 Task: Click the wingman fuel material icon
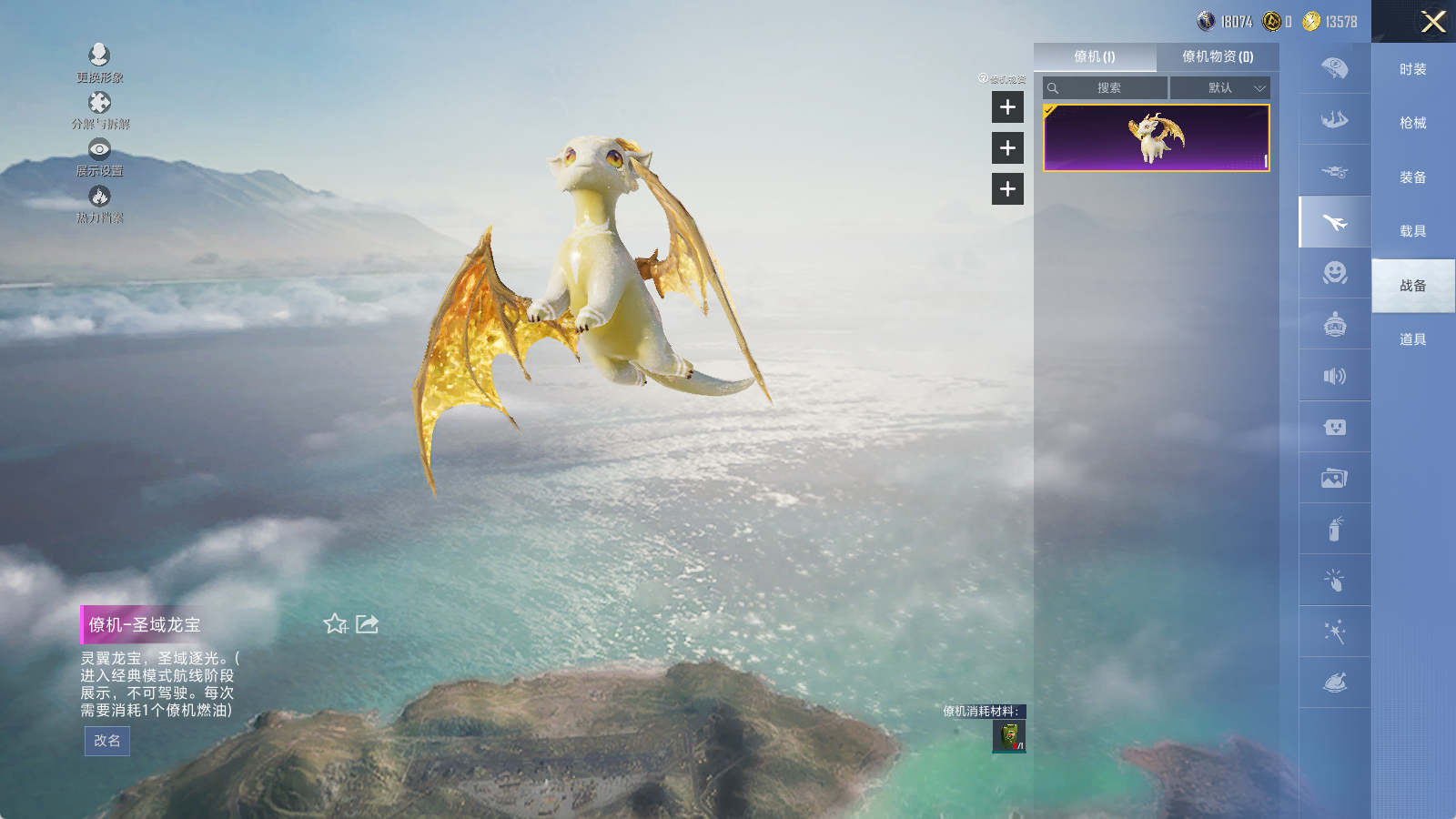click(1009, 736)
